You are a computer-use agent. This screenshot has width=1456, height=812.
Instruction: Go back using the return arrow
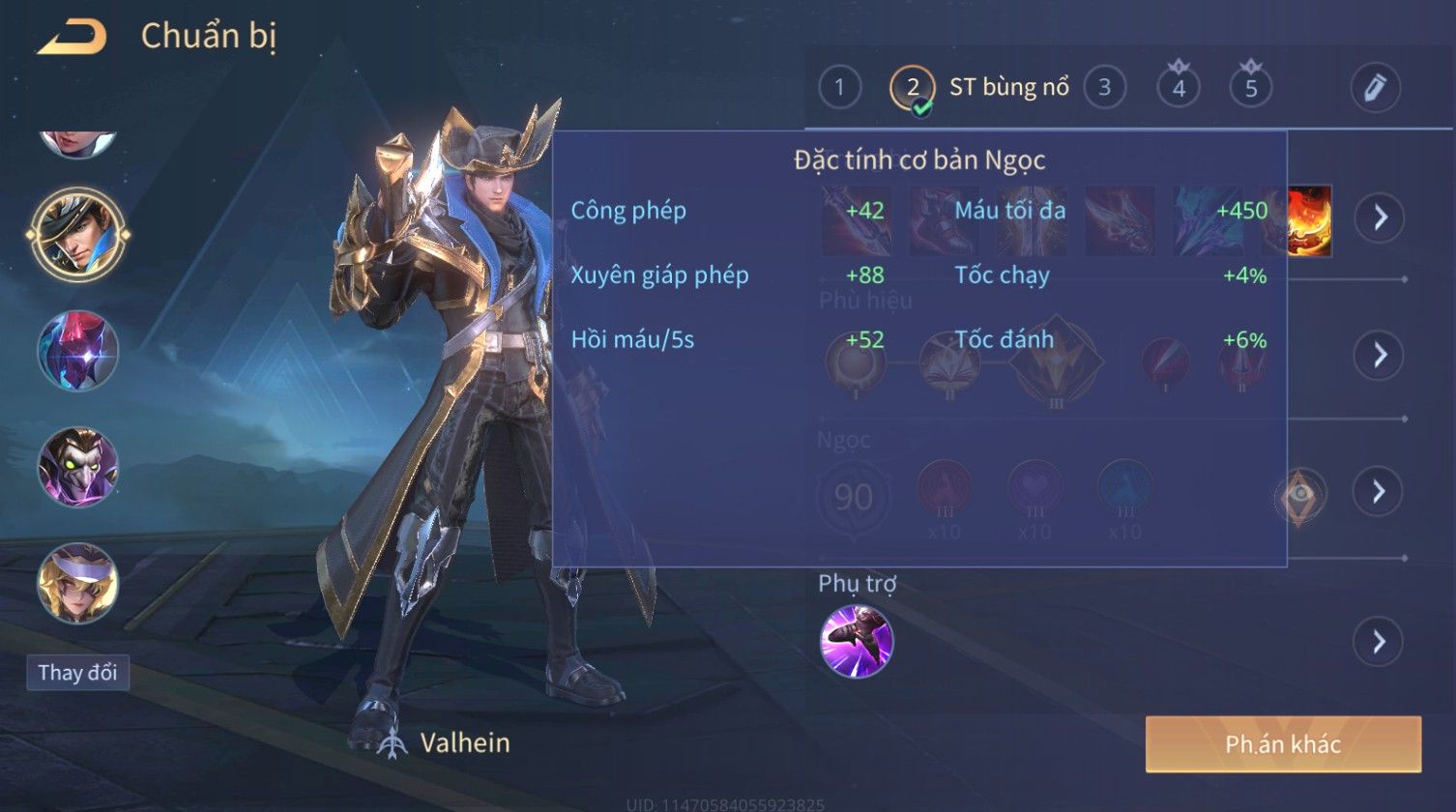point(72,38)
